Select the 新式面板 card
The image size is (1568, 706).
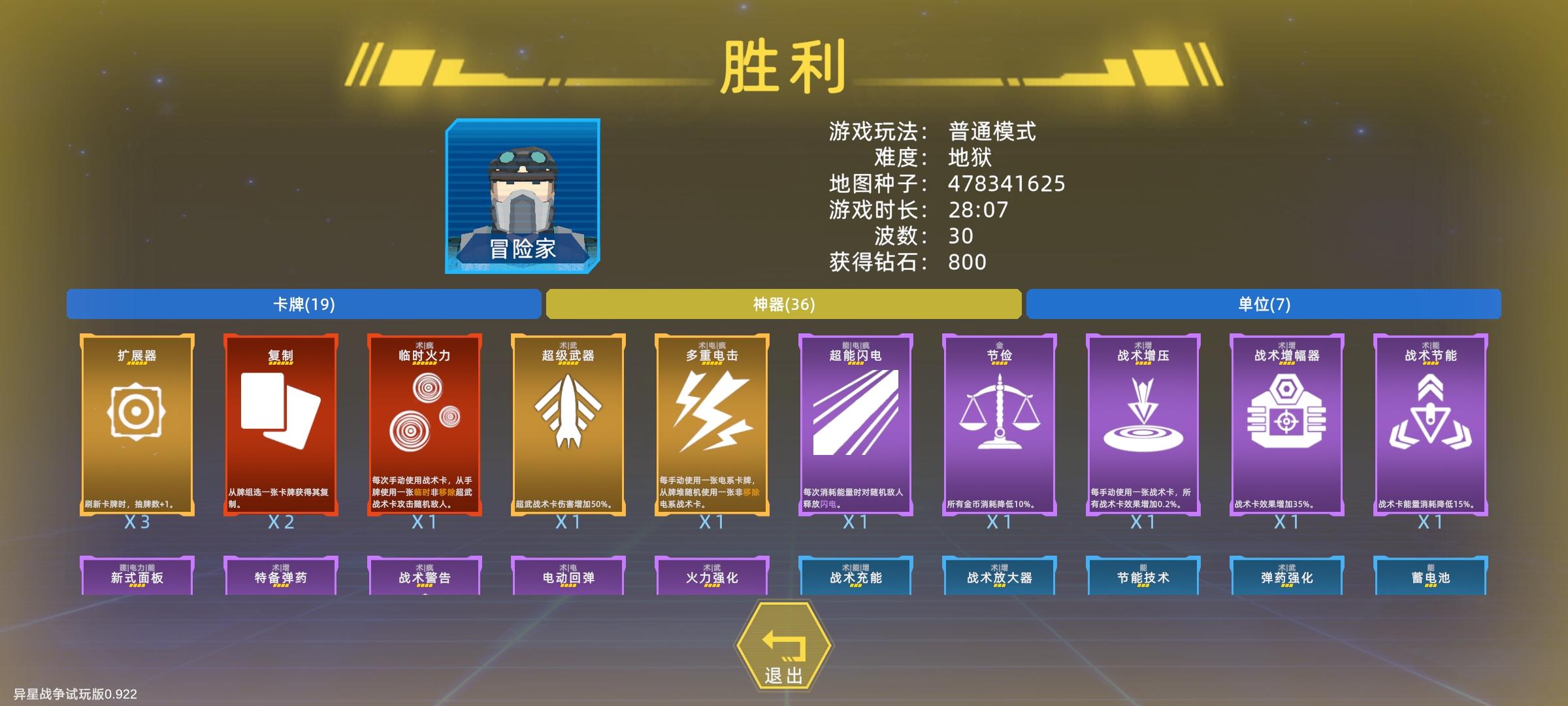click(x=136, y=577)
